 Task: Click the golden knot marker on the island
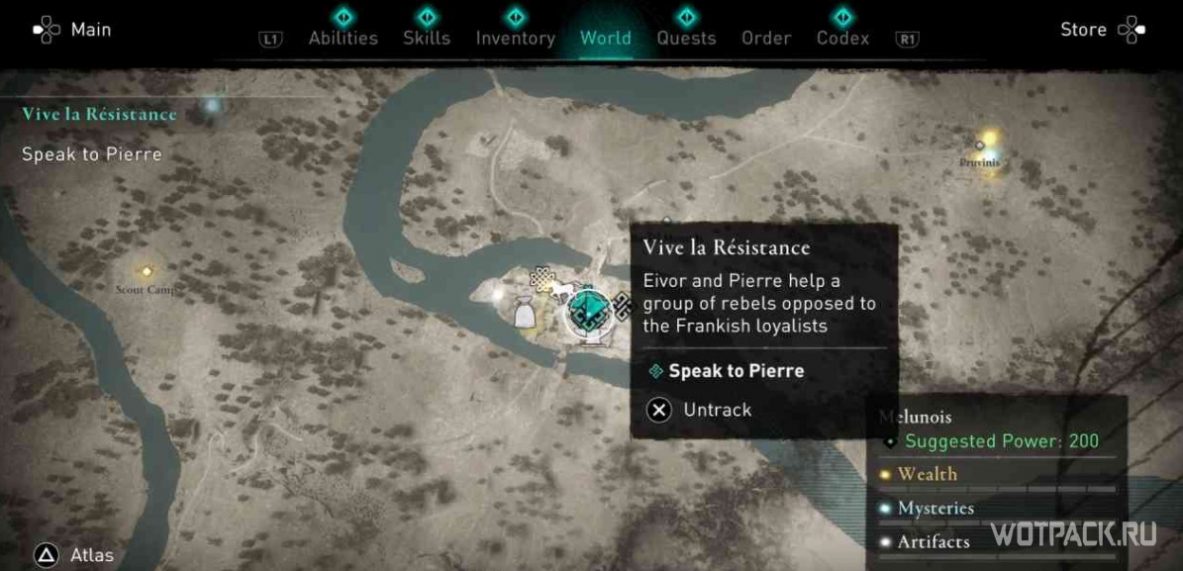pyautogui.click(x=543, y=279)
